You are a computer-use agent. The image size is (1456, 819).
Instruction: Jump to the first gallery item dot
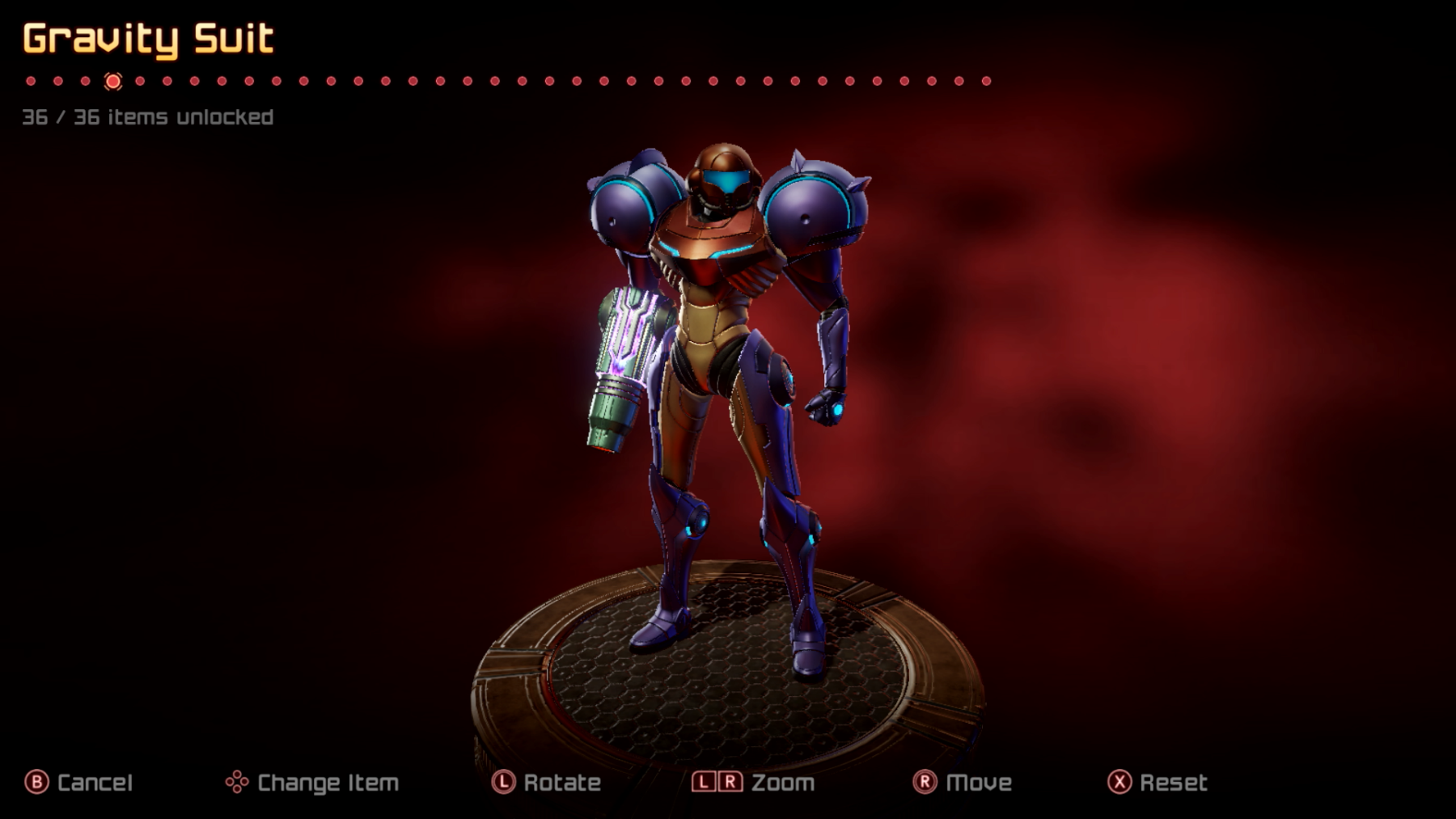click(x=31, y=81)
